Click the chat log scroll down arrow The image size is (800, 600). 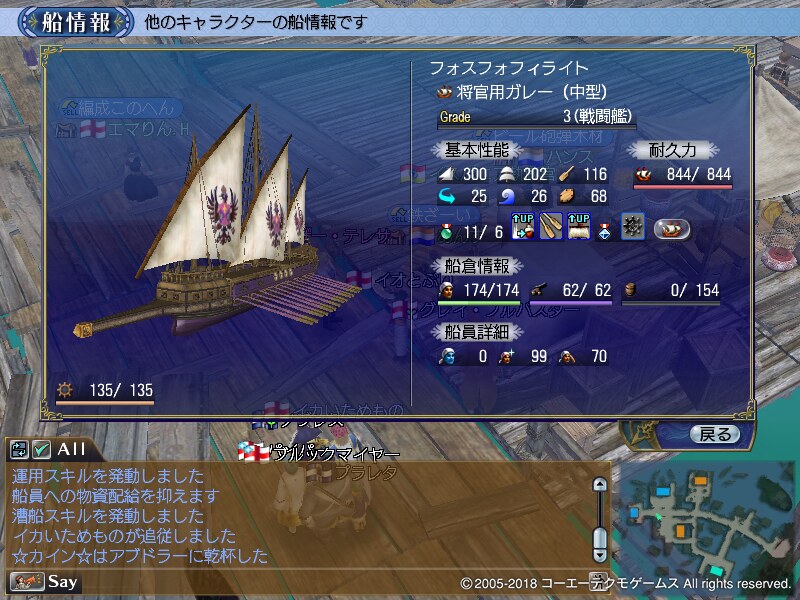click(600, 553)
